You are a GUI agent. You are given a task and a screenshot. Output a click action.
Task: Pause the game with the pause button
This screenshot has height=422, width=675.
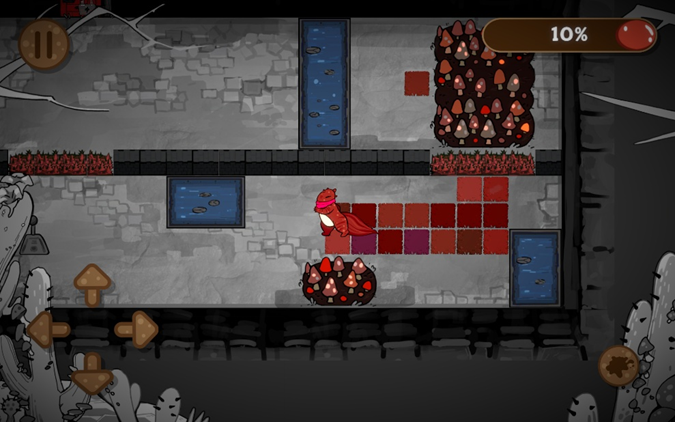coord(44,45)
